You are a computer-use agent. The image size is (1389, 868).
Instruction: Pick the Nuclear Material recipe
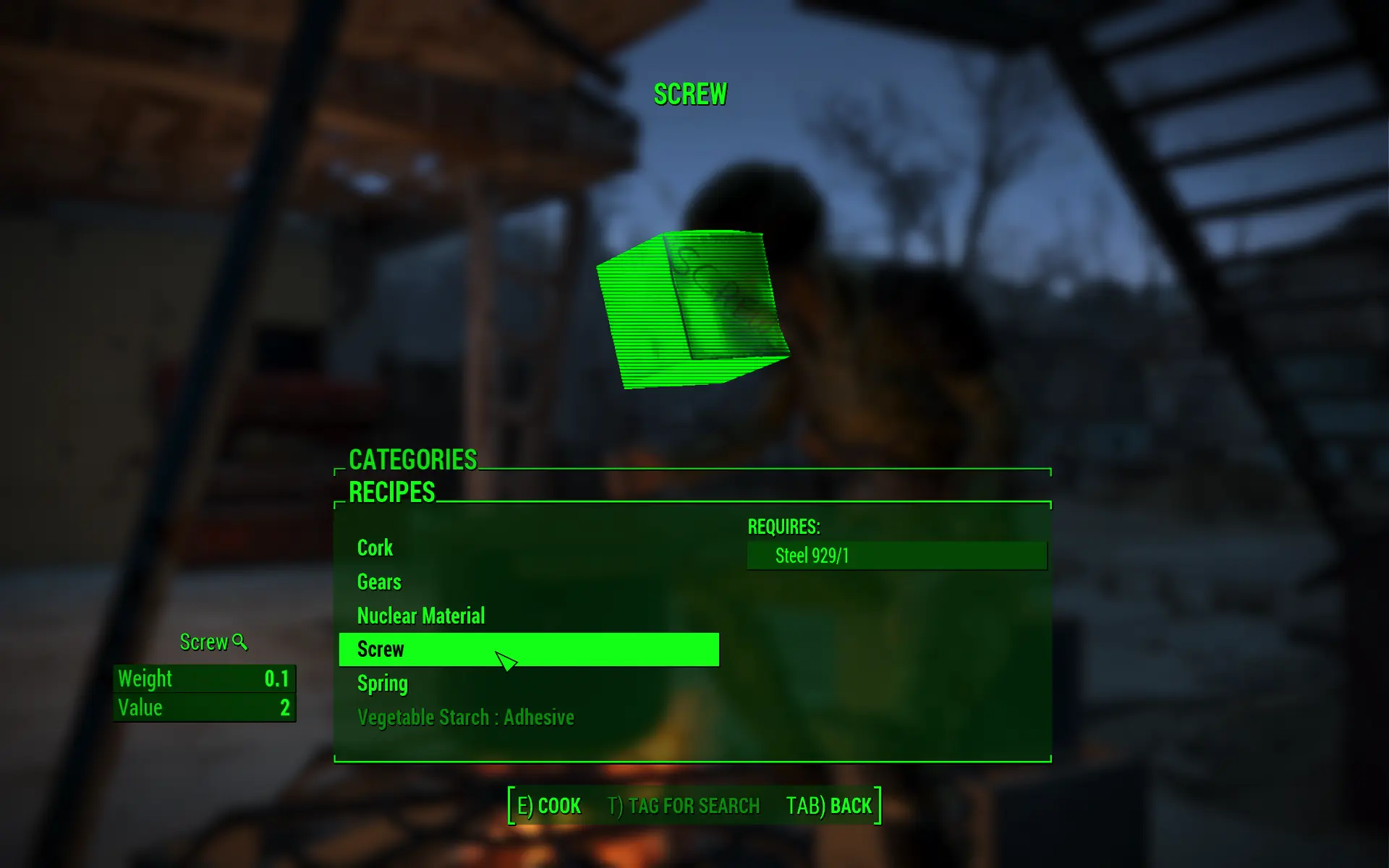coord(421,616)
